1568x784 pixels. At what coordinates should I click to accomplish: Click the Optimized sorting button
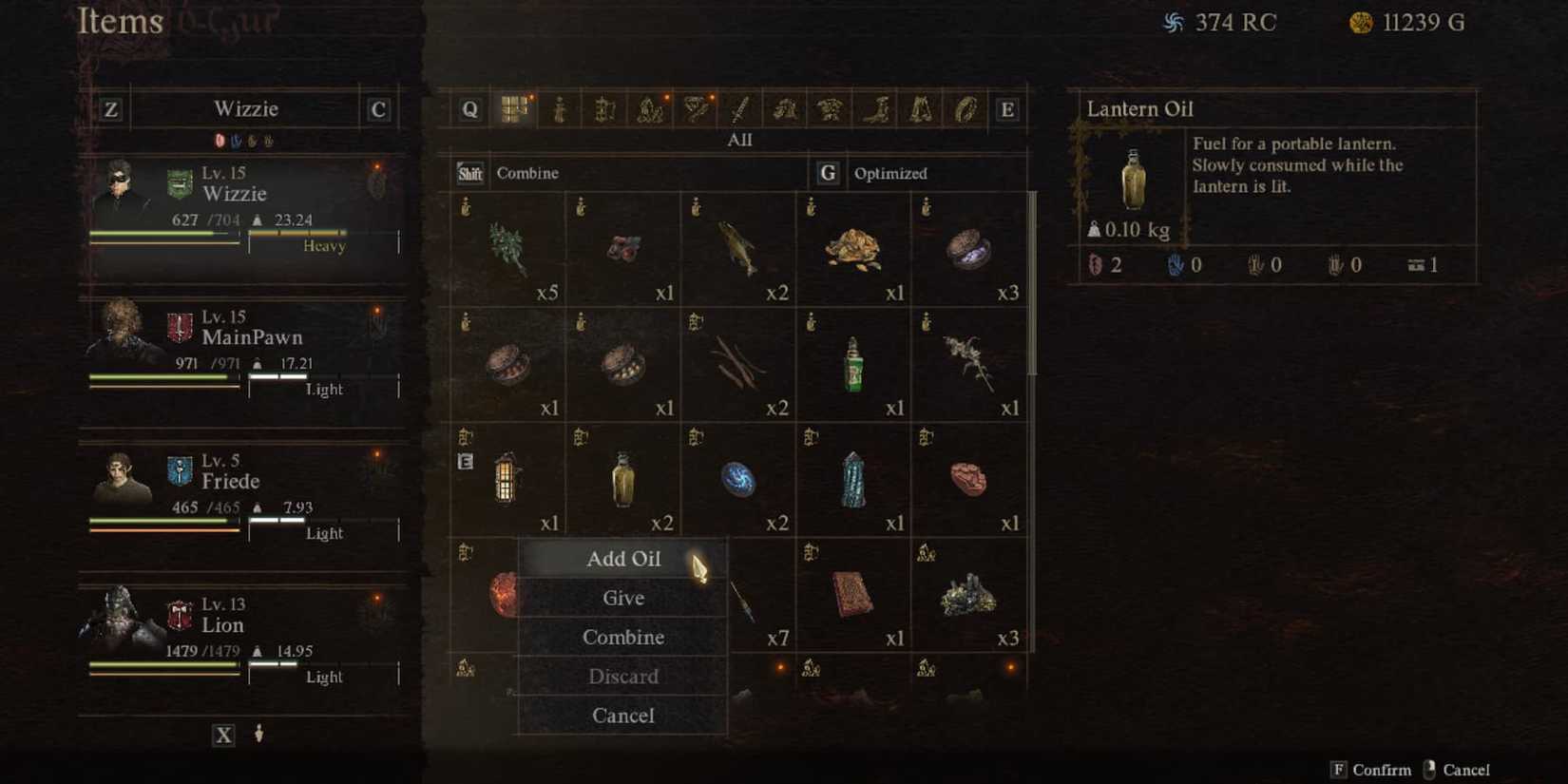[x=890, y=173]
